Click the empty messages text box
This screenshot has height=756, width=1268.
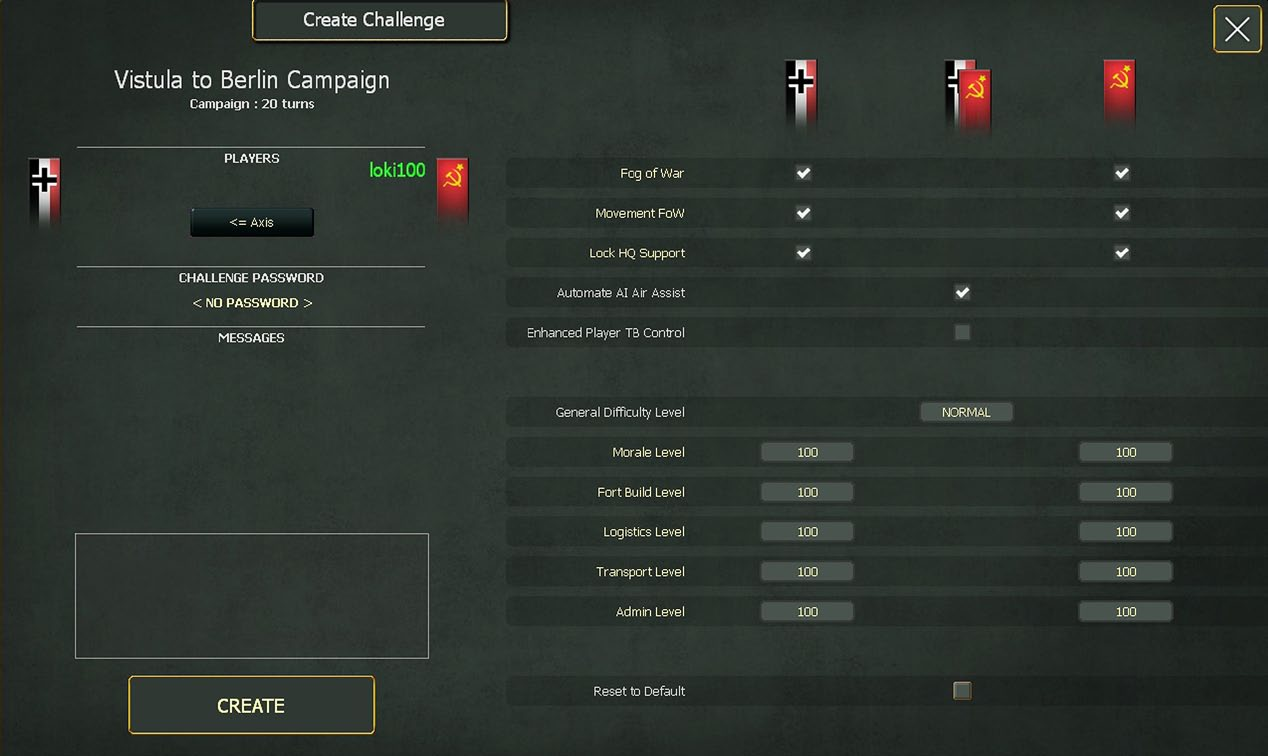(252, 596)
